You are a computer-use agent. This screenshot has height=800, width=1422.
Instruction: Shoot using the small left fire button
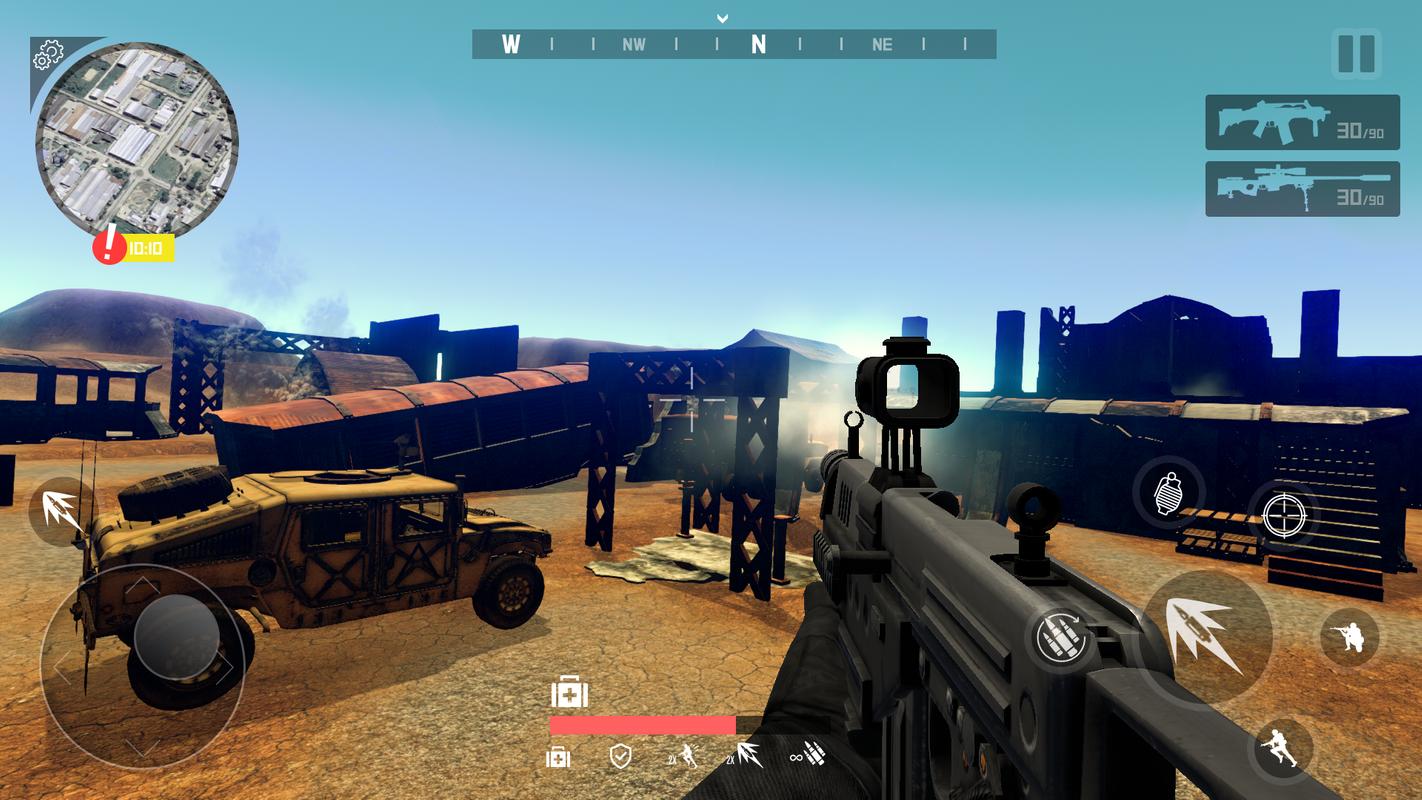coord(61,510)
